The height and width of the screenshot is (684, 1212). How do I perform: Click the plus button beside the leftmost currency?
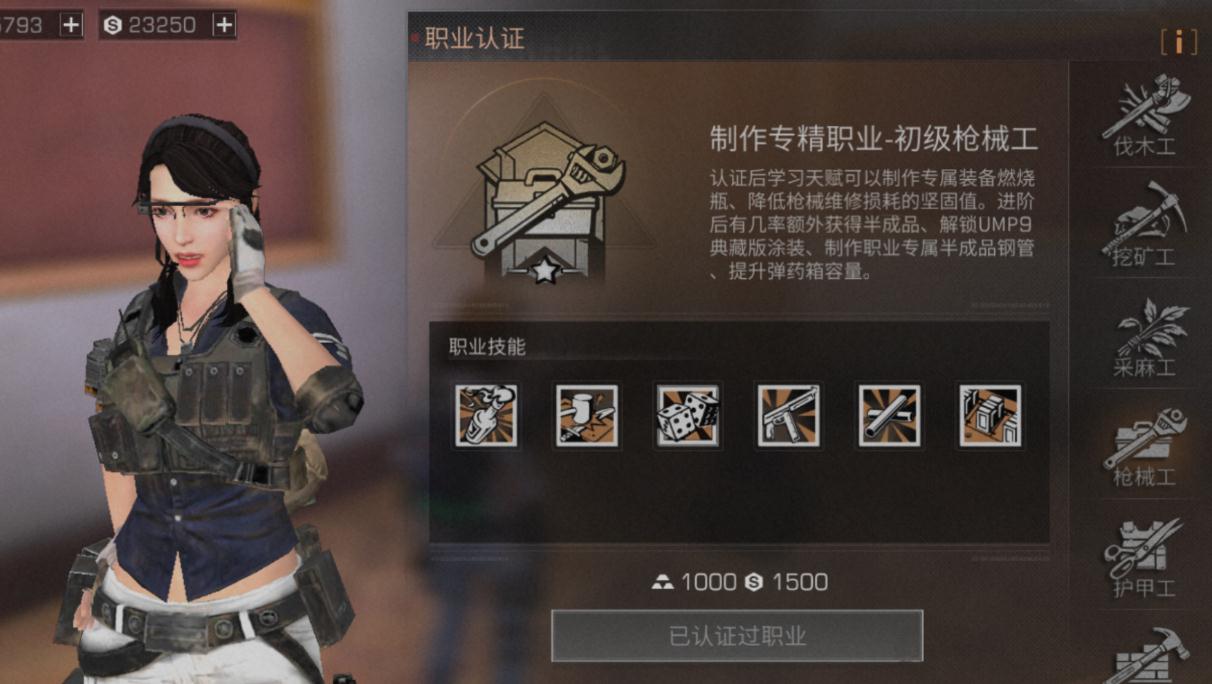(71, 25)
